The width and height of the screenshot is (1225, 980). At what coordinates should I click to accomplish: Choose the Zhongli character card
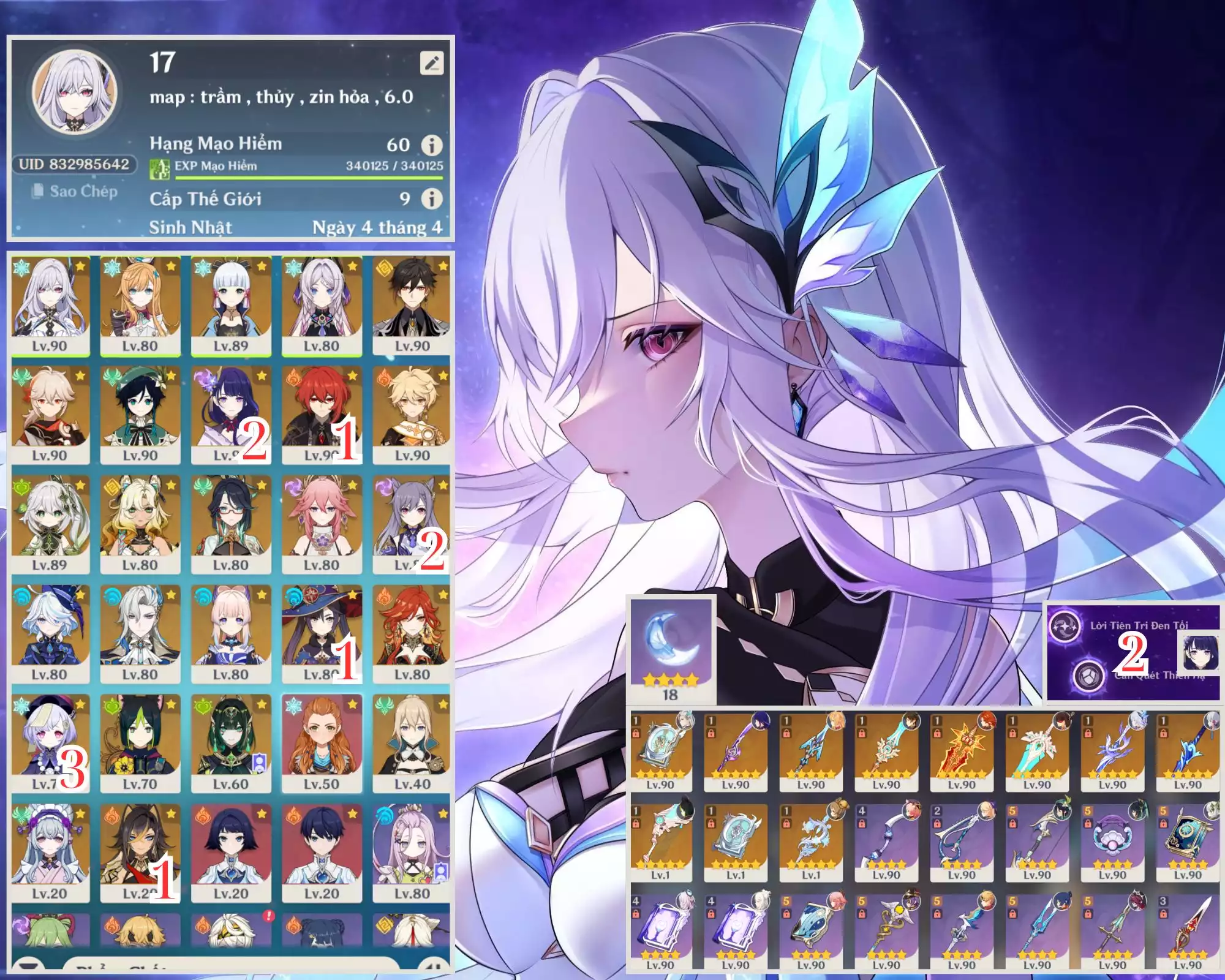tap(412, 304)
